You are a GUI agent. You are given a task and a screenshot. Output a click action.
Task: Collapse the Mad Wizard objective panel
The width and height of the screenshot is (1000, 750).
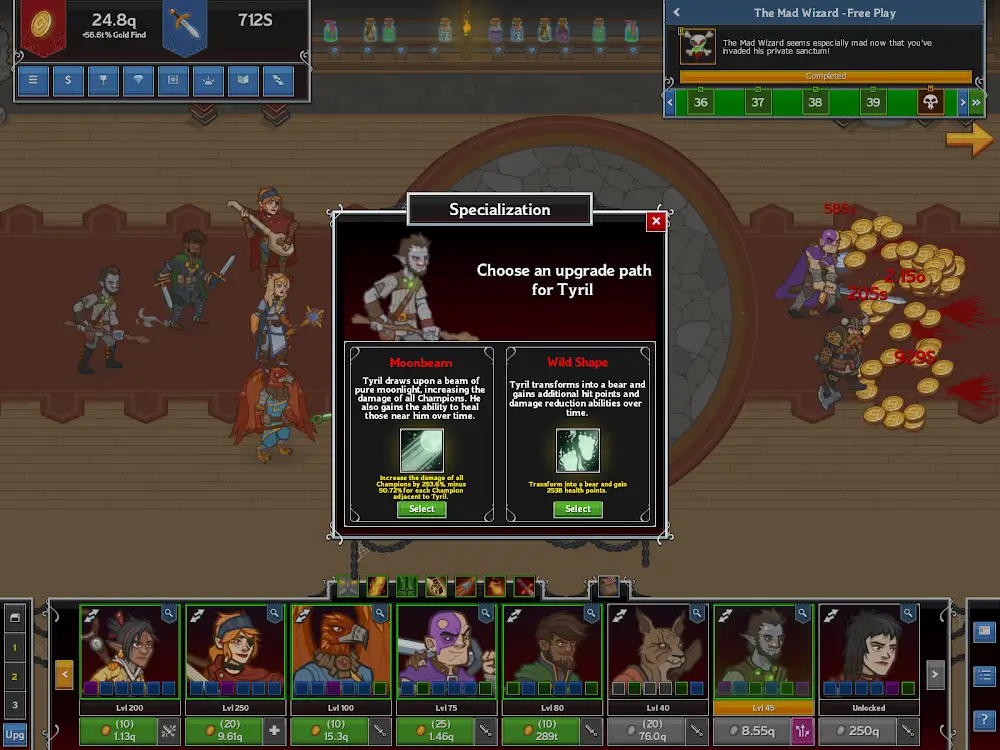[677, 13]
